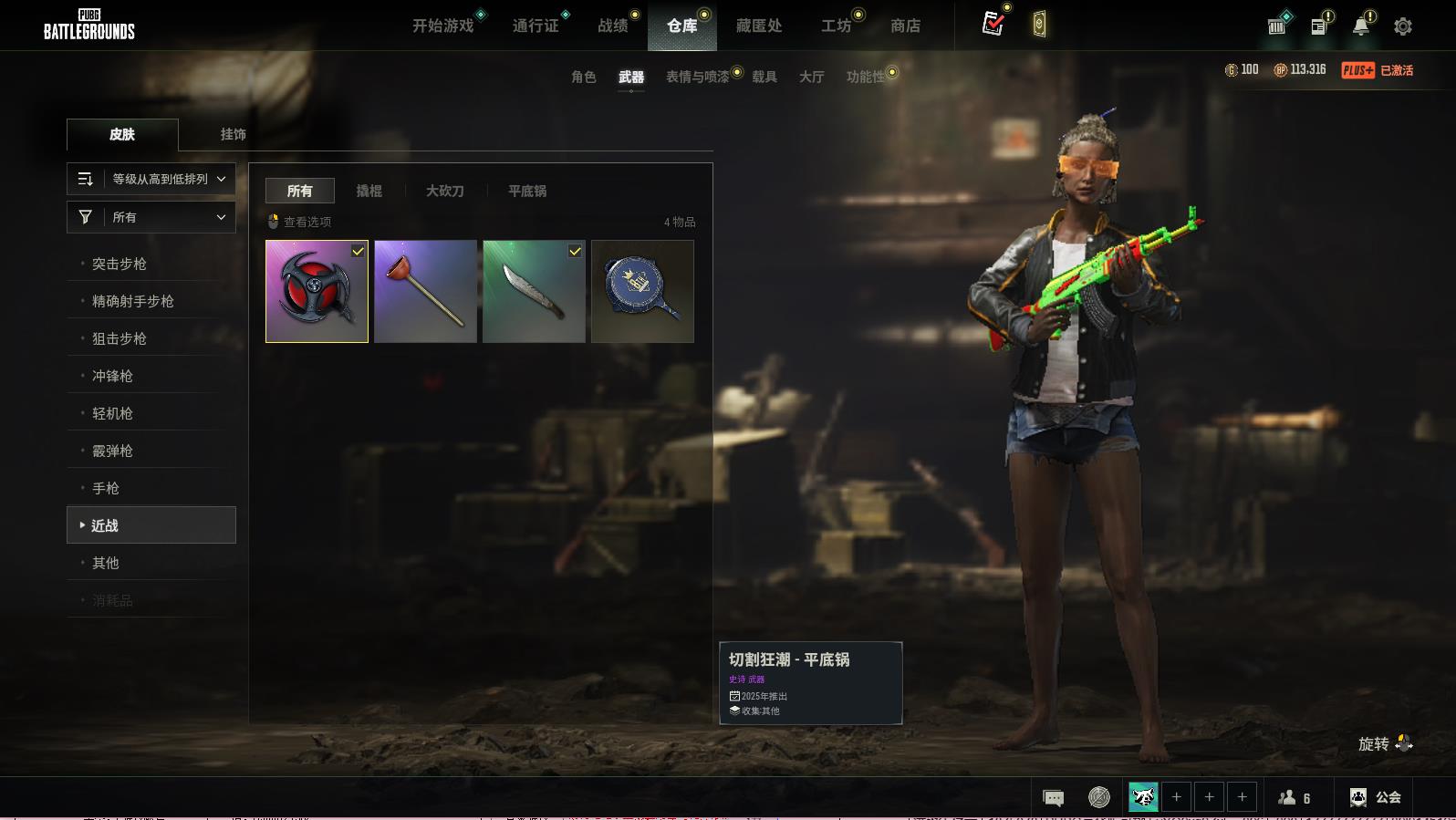This screenshot has width=1456, height=820.
Task: Select the red circular blade skin
Action: (317, 291)
